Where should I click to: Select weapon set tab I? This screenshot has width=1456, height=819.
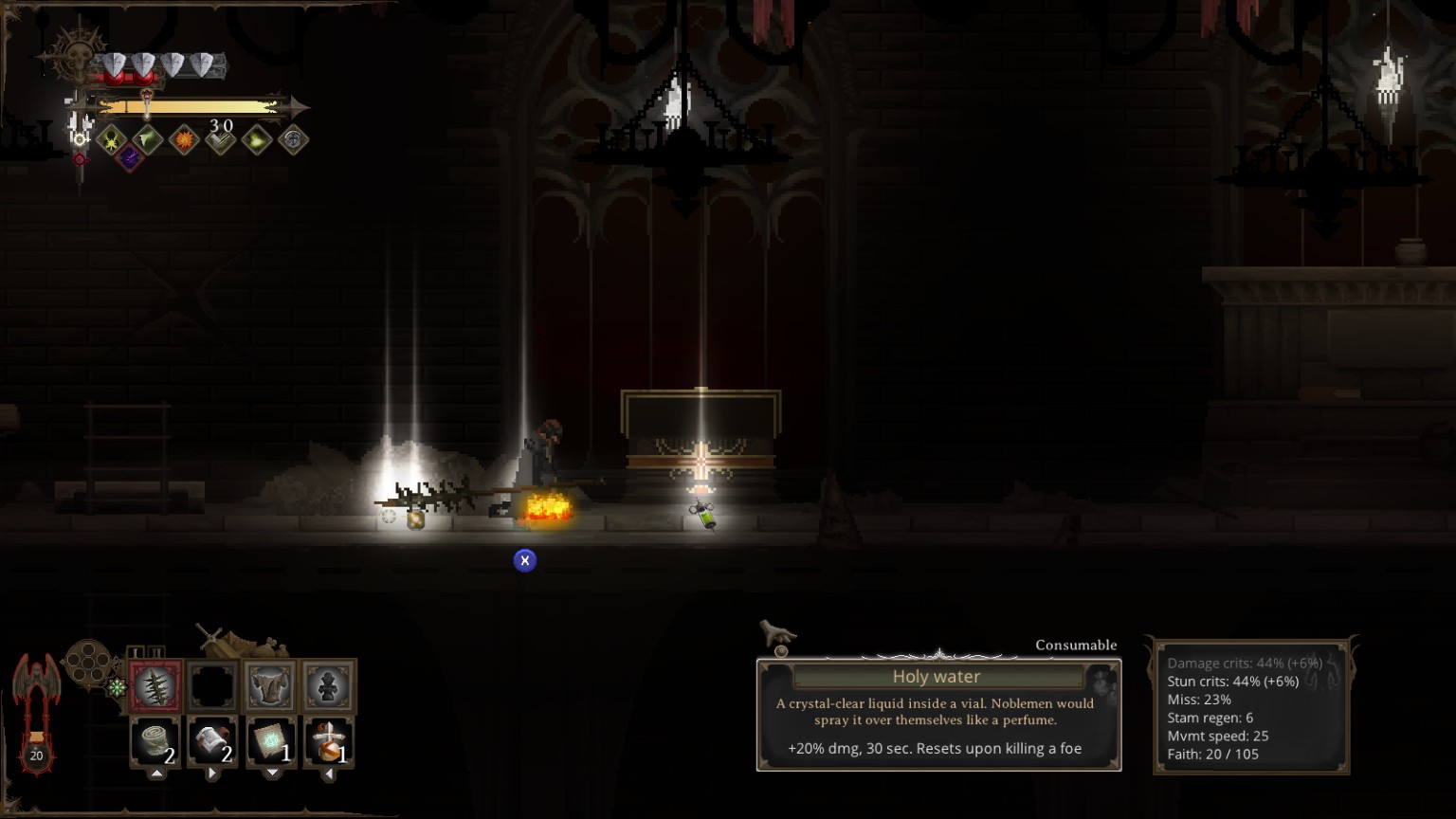point(136,652)
